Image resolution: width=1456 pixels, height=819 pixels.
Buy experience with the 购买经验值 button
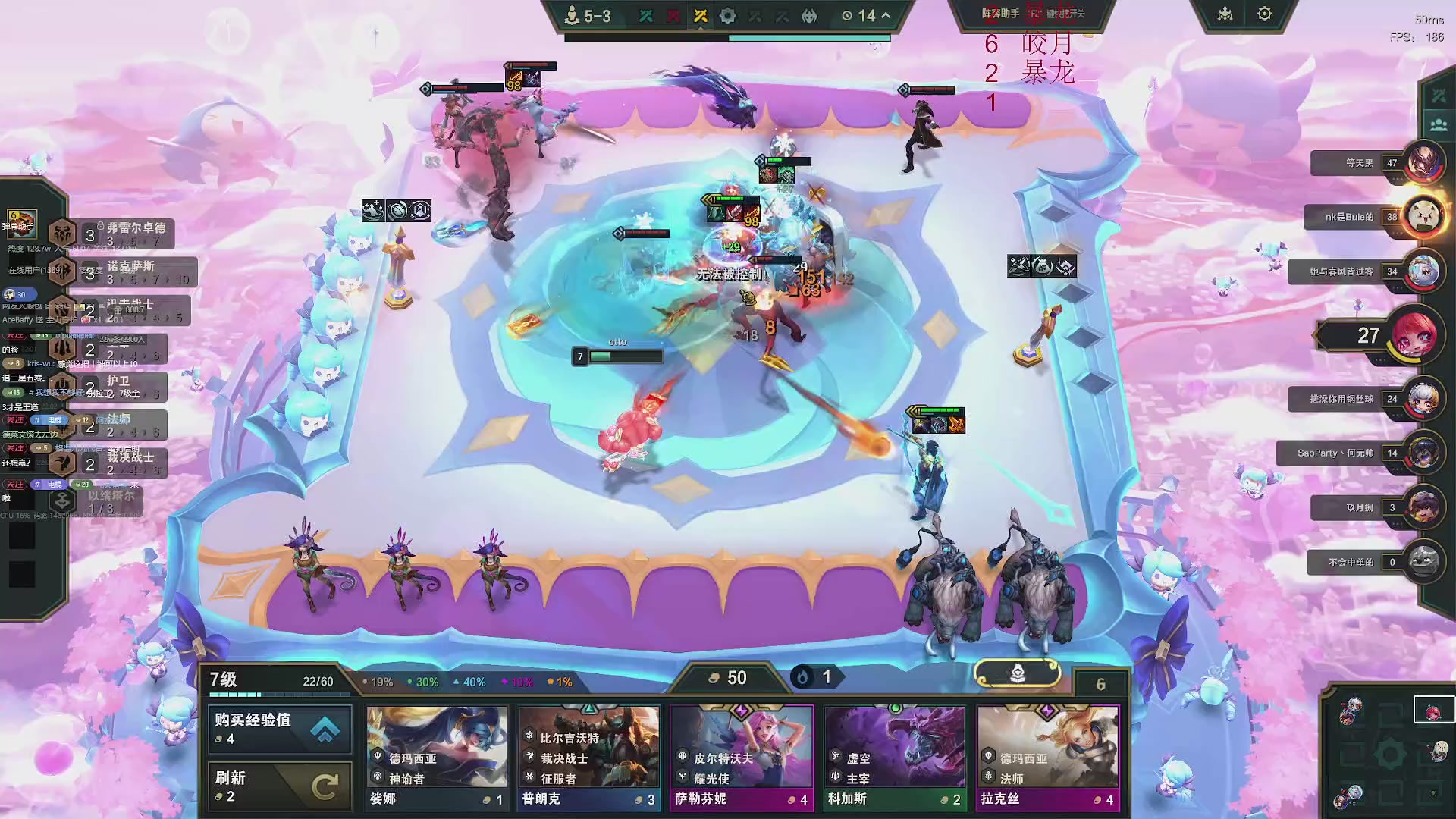[279, 729]
